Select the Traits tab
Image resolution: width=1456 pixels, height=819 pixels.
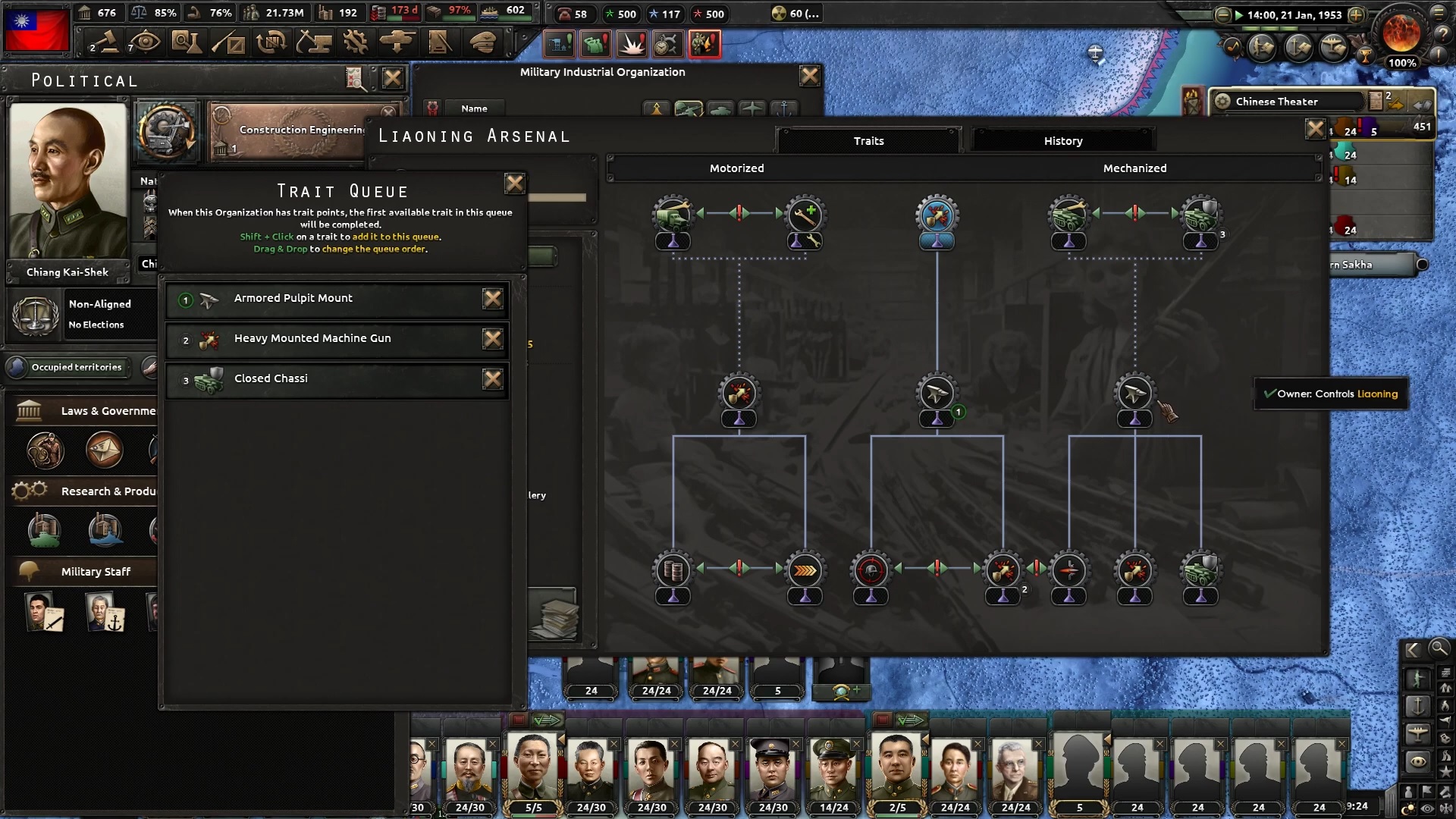pyautogui.click(x=868, y=140)
